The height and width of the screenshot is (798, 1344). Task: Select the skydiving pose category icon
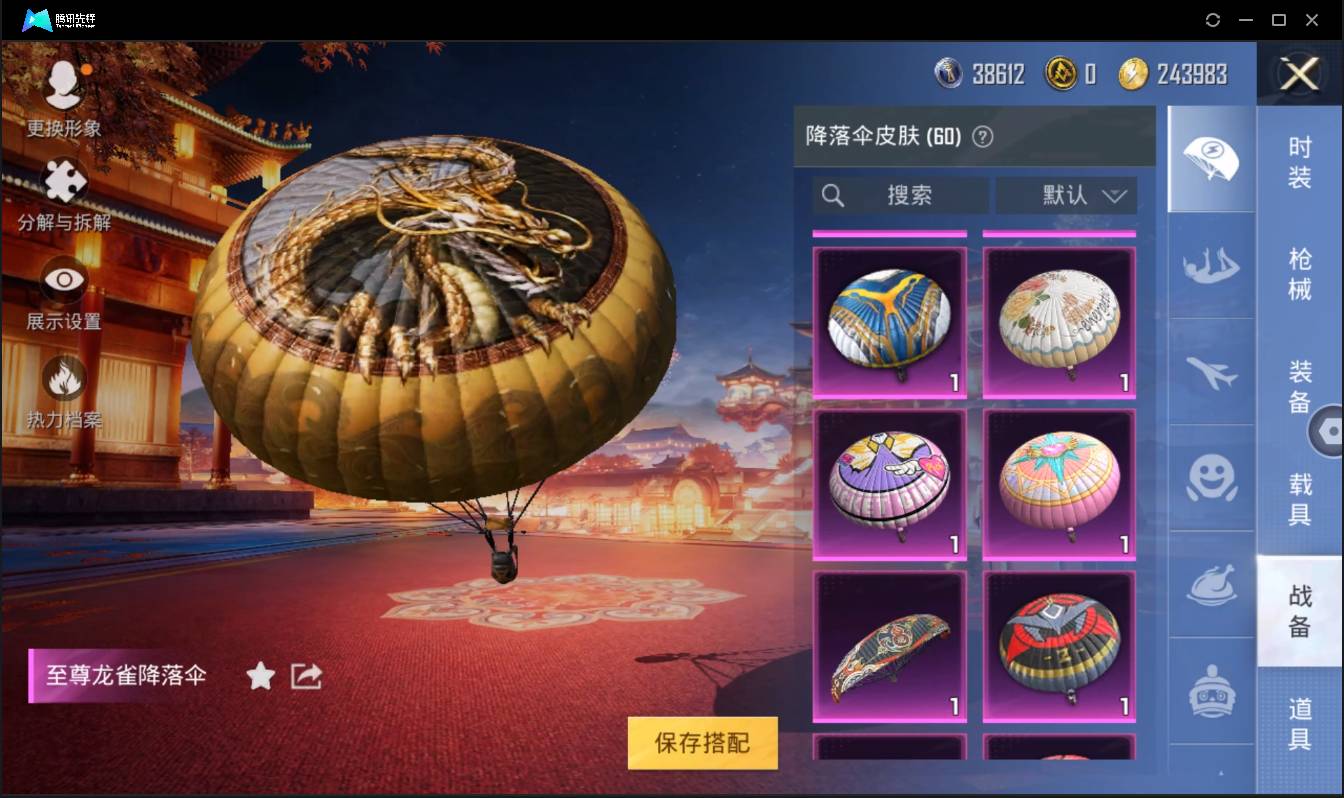(1211, 268)
